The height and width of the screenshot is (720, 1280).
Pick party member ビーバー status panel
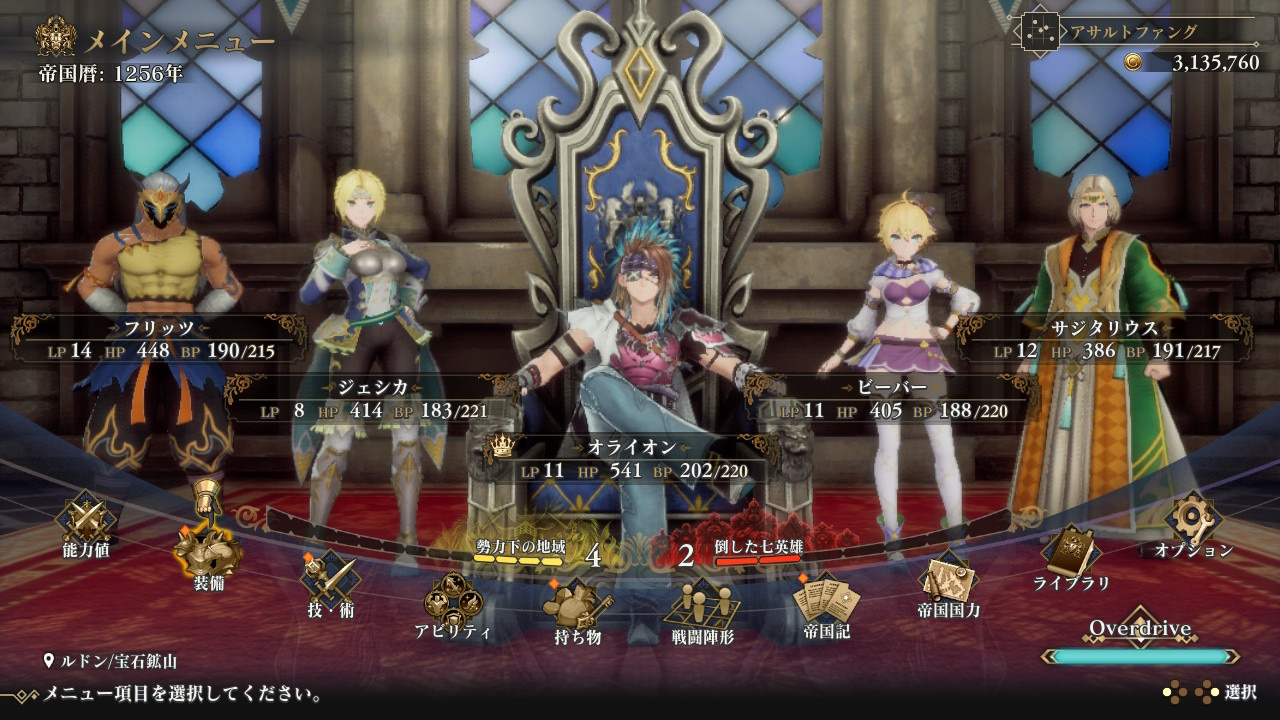(892, 399)
